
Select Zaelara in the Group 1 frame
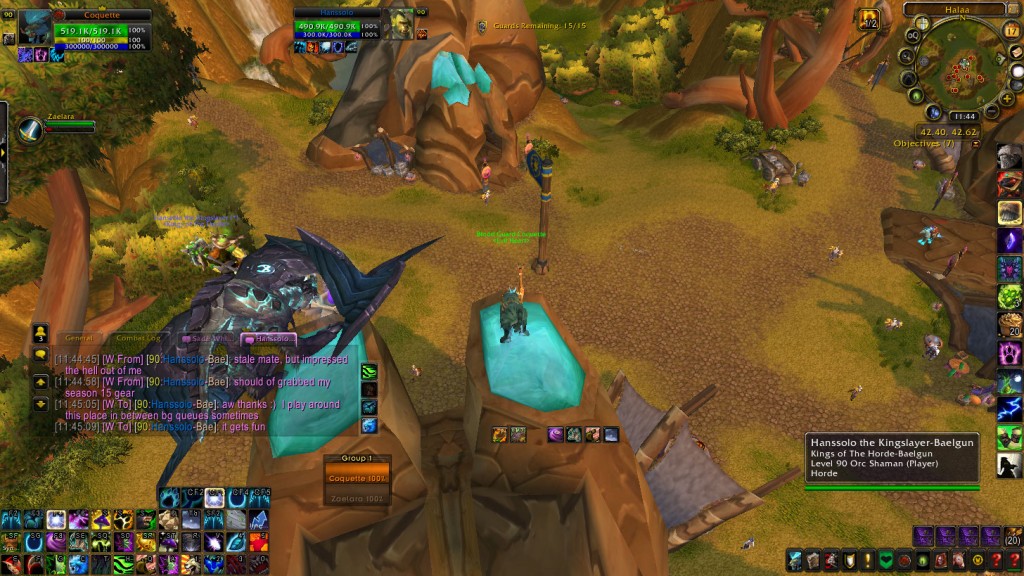point(357,497)
